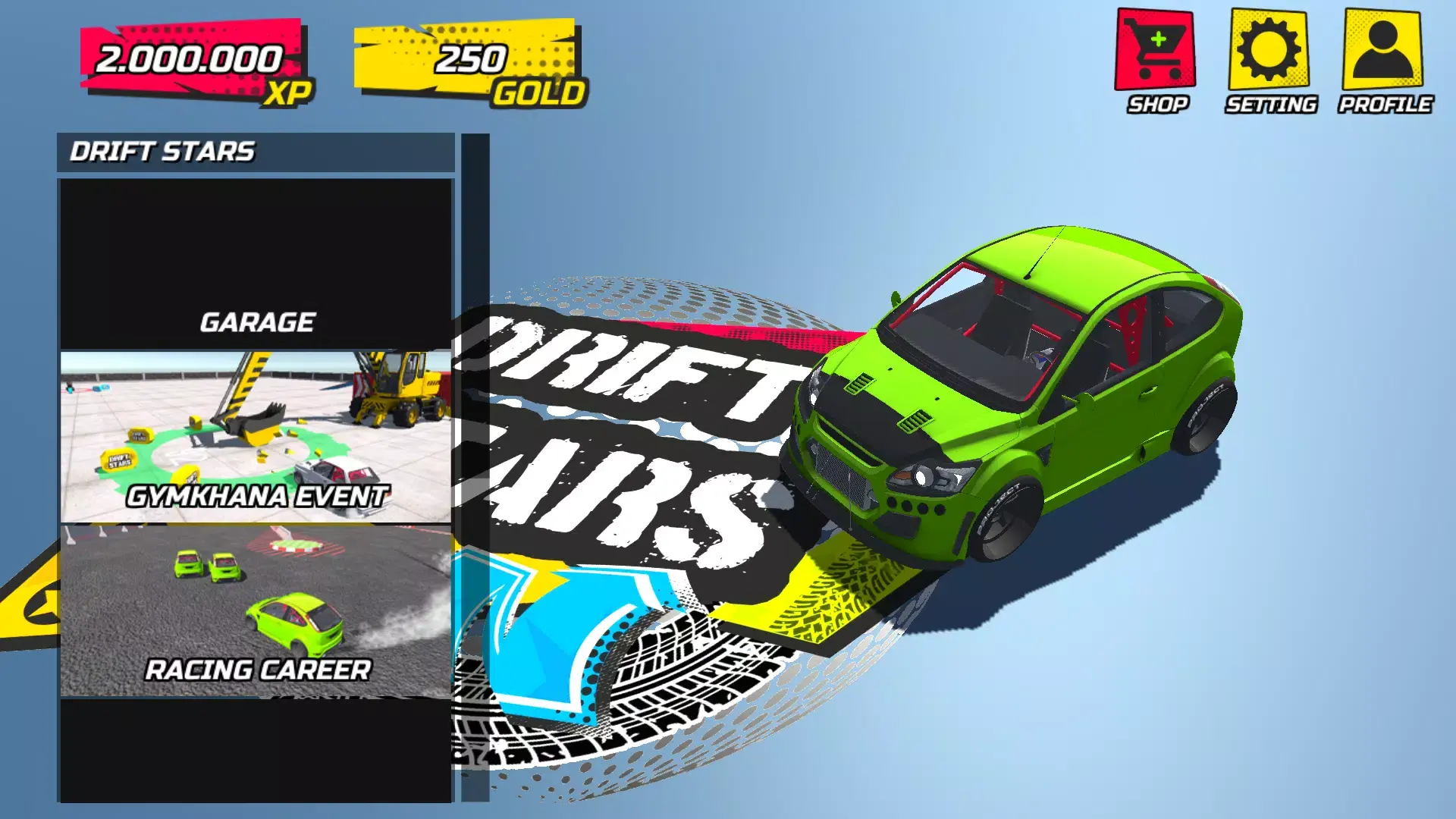Click the menu list scrollbar
The width and height of the screenshot is (1456, 819).
[475, 467]
